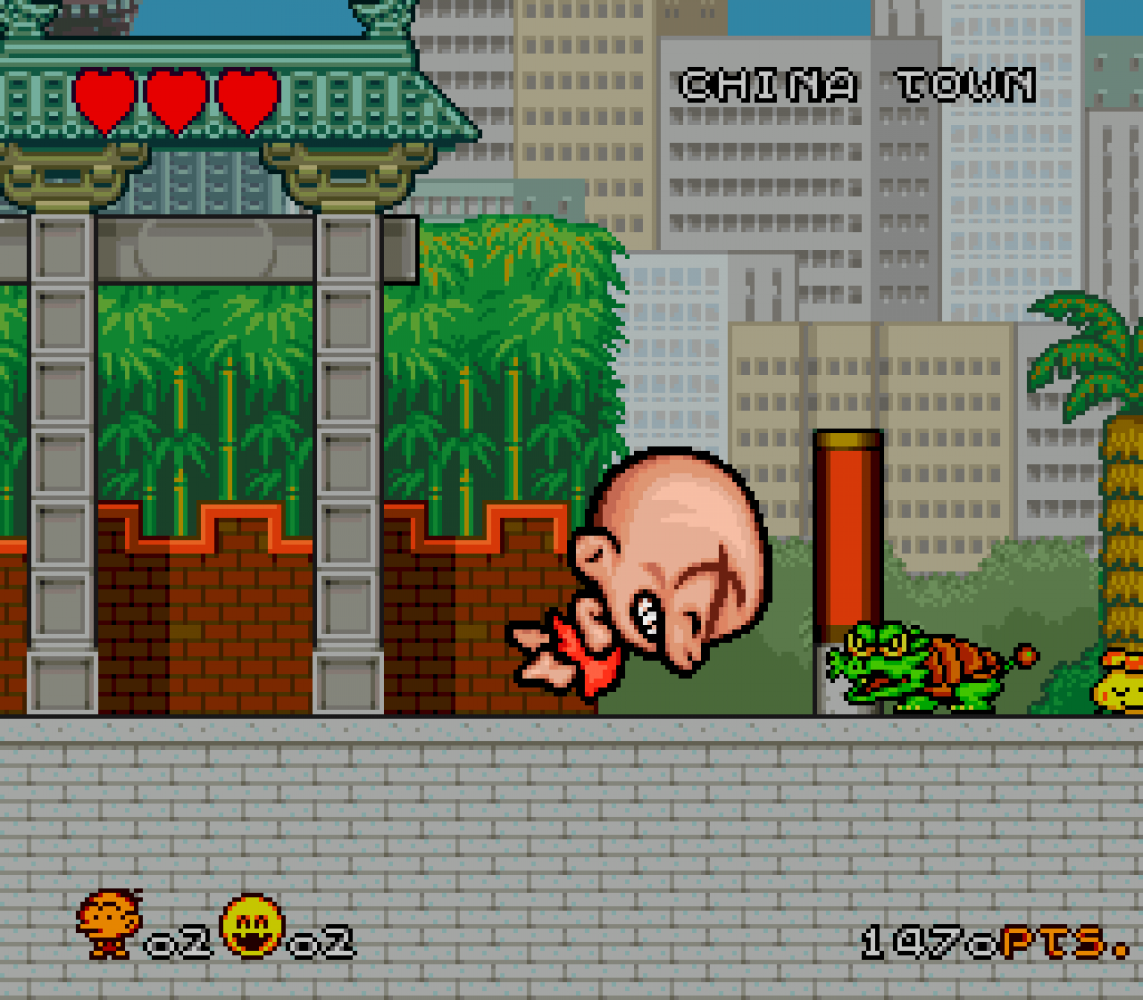Click the yellow smiley face icon

(x=252, y=924)
